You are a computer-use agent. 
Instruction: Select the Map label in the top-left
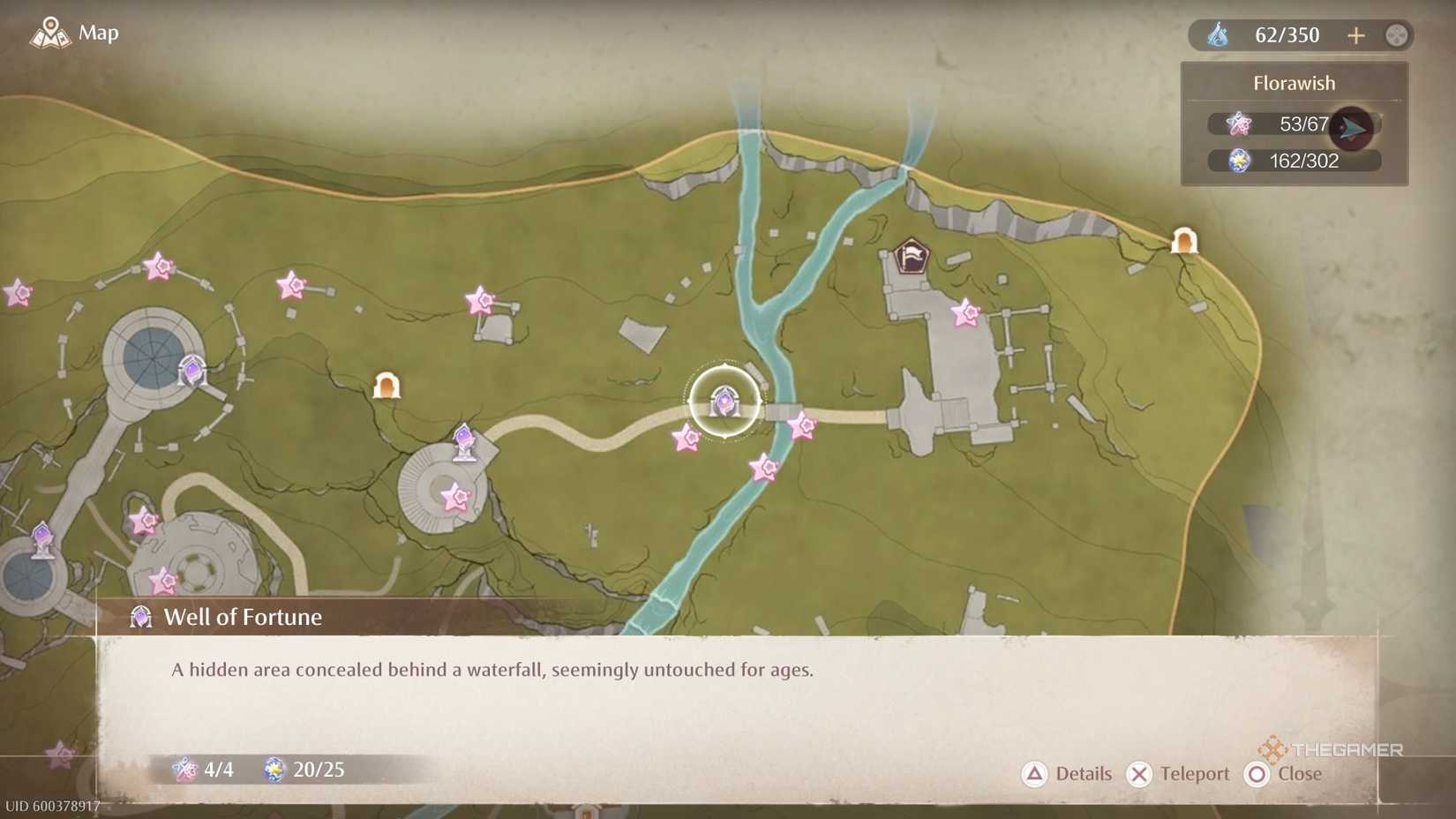97,33
